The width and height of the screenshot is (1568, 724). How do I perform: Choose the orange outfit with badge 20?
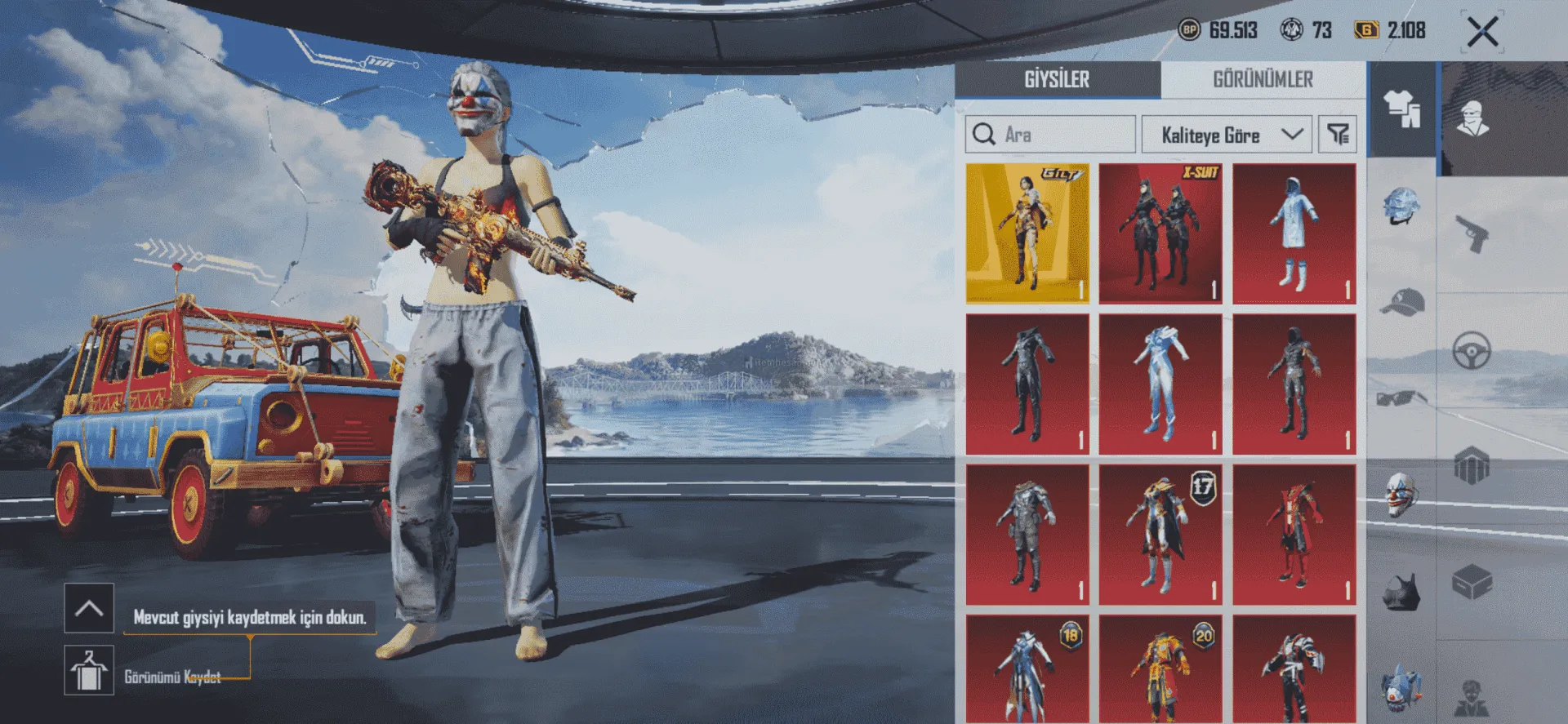click(x=1160, y=669)
